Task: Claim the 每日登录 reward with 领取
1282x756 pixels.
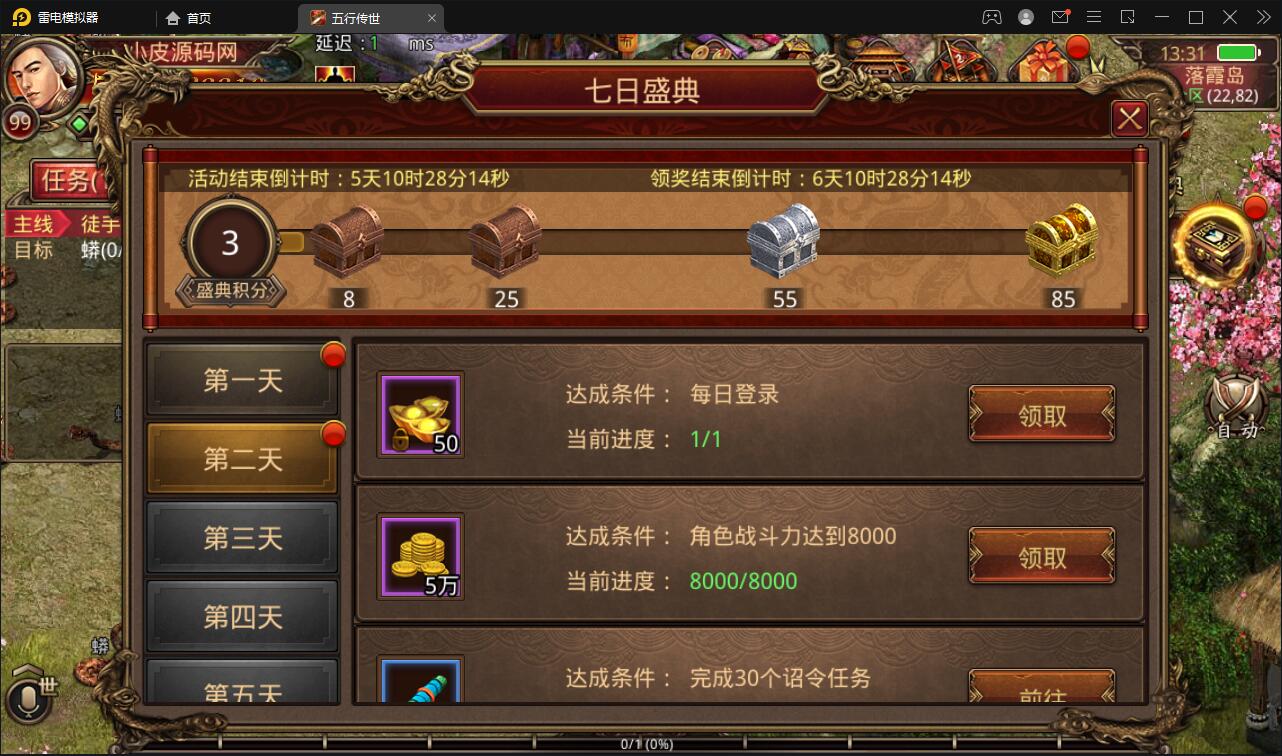Action: (1042, 414)
